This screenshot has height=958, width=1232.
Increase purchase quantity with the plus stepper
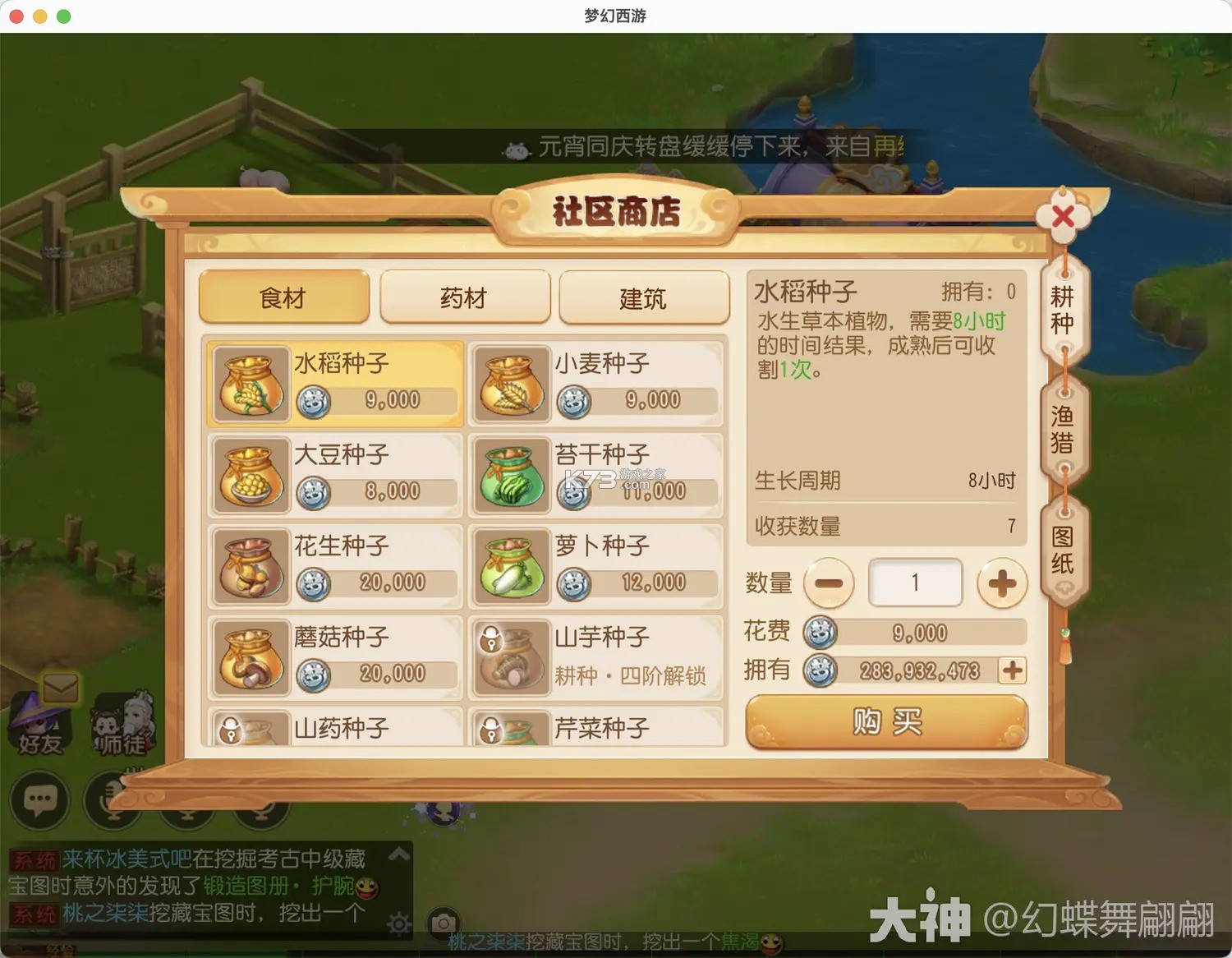tap(1002, 583)
